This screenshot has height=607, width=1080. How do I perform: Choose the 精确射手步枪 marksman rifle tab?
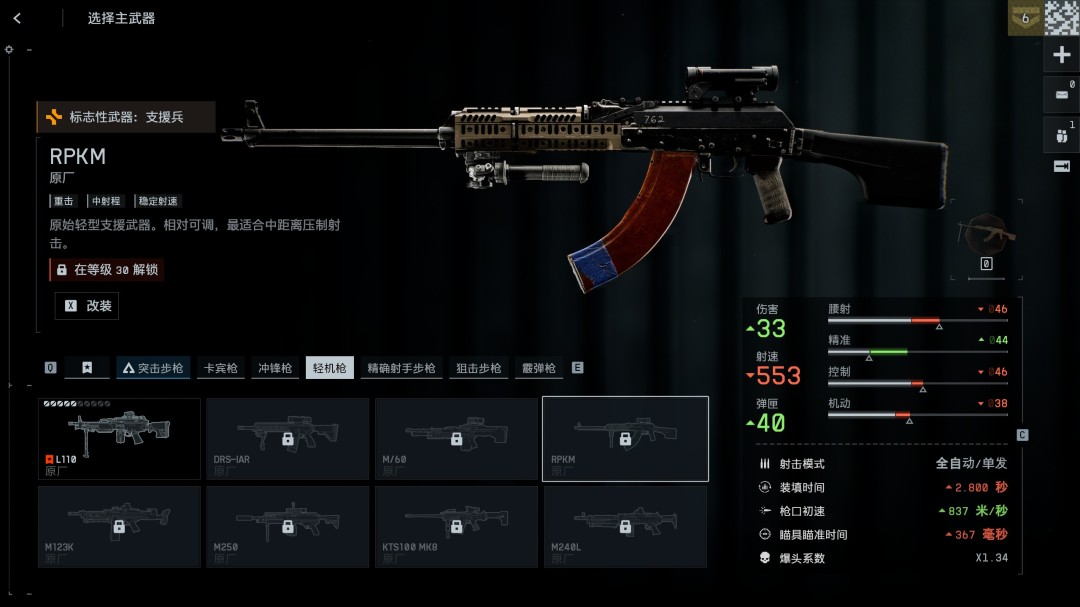click(x=401, y=368)
